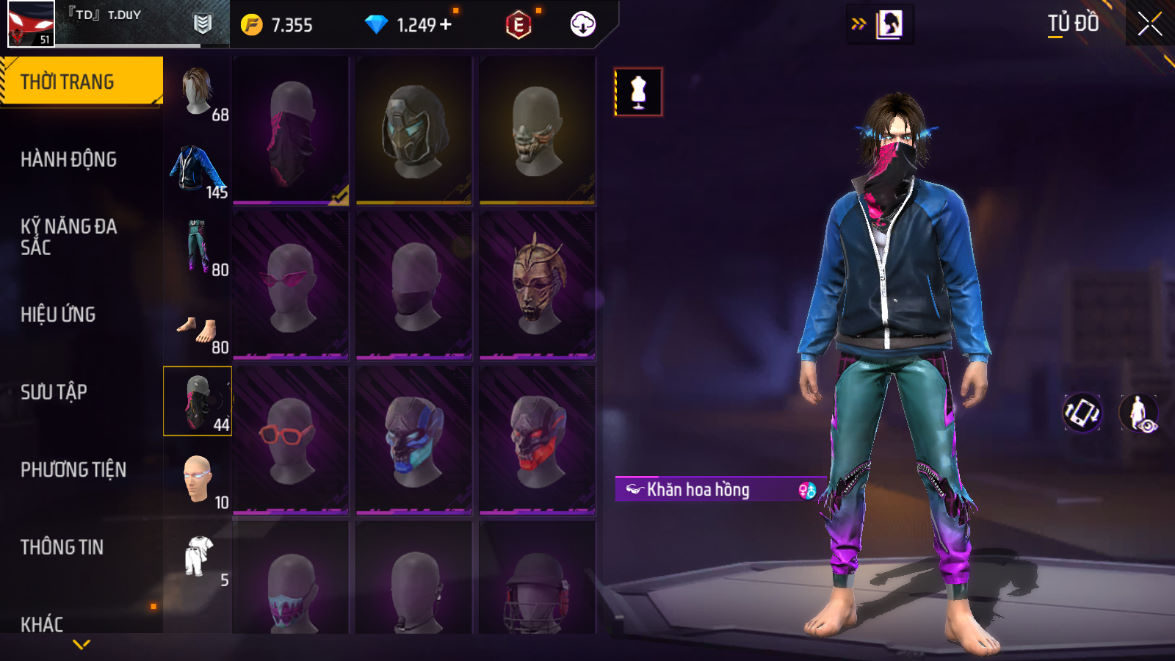Select the HIỆU ỨNG tab

(58, 314)
